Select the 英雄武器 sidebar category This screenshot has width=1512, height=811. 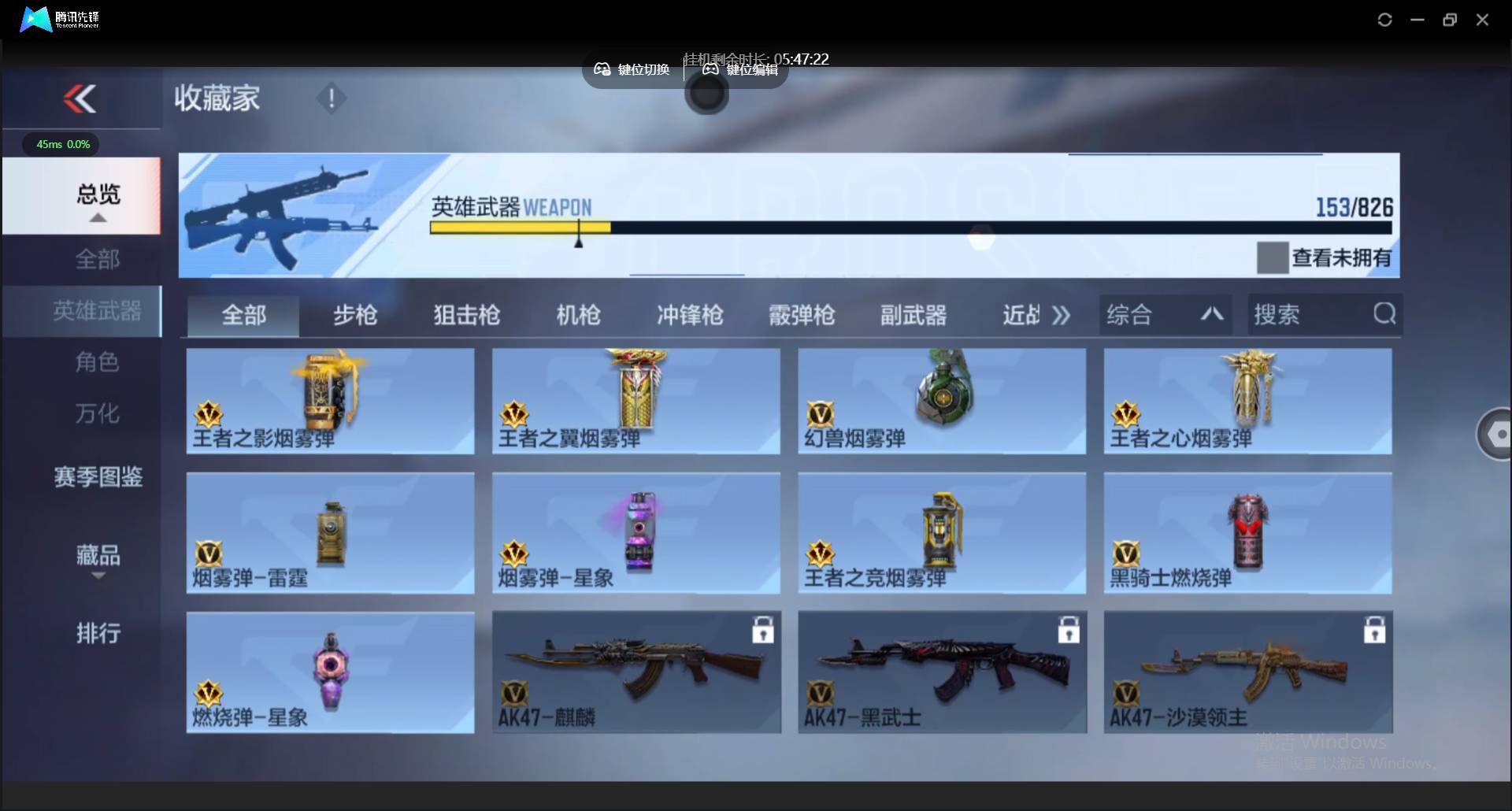pos(98,311)
